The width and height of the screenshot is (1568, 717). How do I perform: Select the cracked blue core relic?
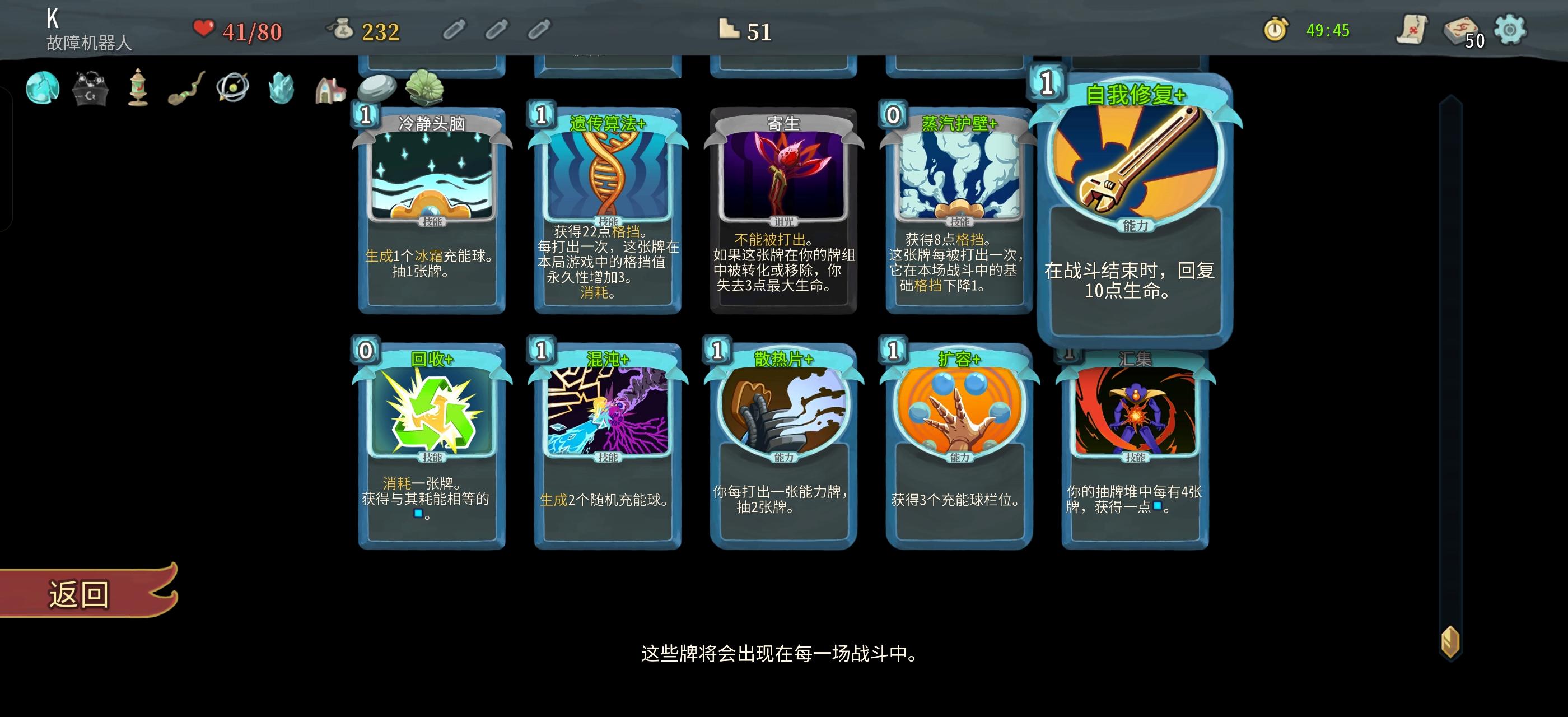pyautogui.click(x=43, y=89)
